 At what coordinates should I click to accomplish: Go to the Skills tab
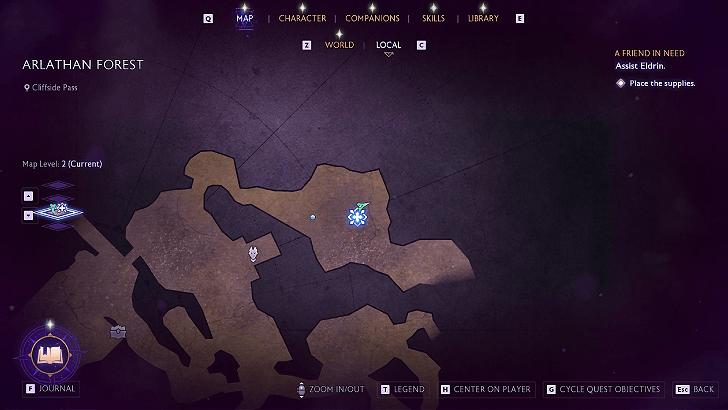[433, 18]
